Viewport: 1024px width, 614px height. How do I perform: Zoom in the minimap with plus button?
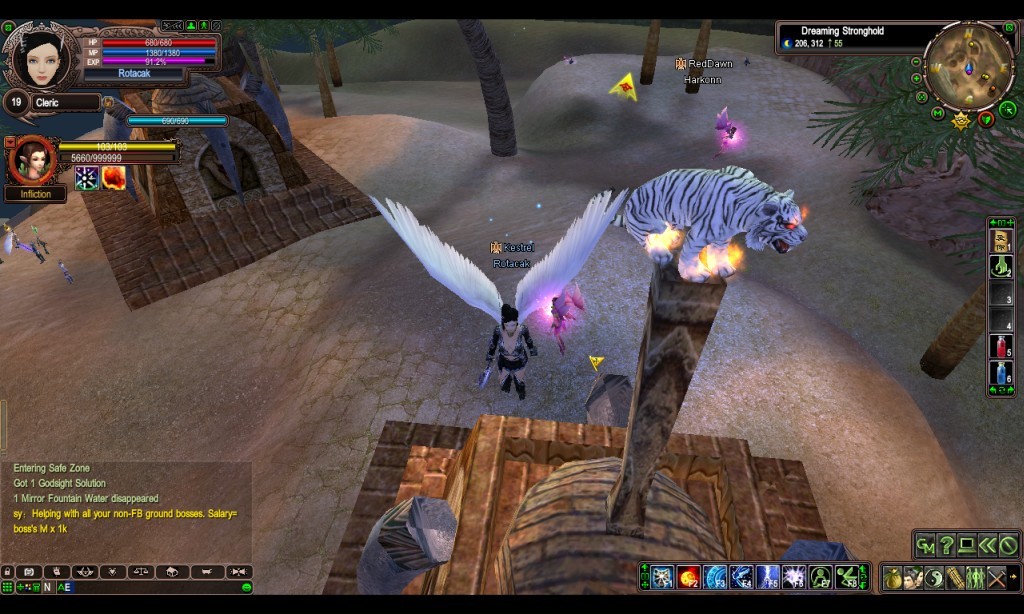tap(917, 78)
